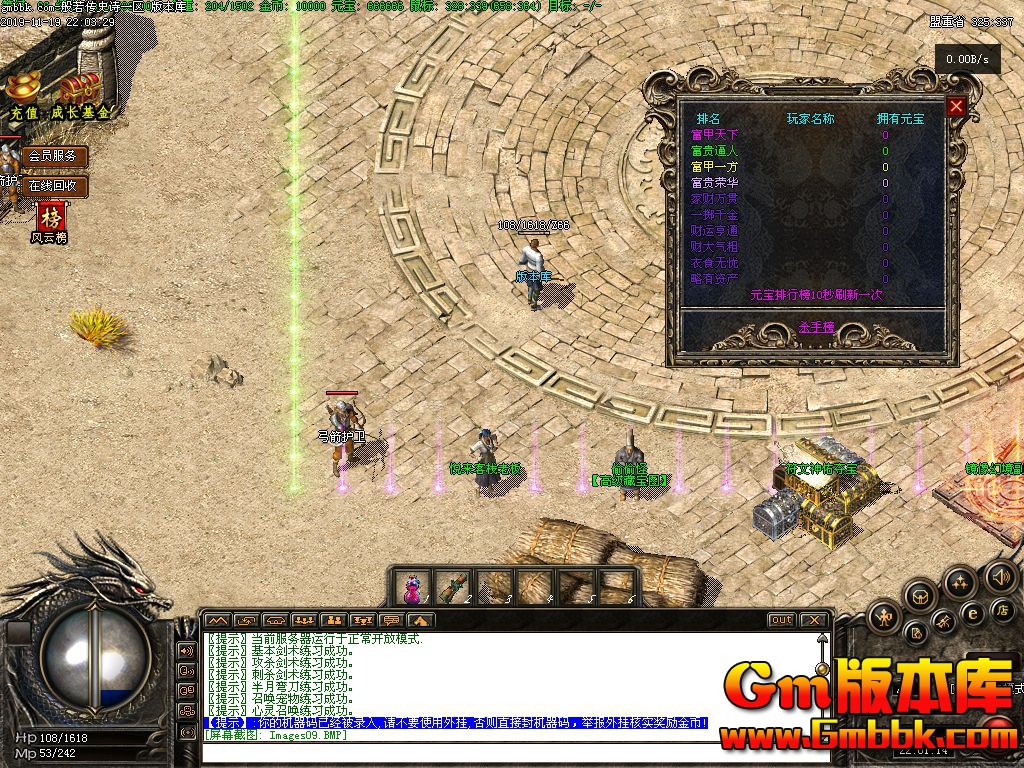Click the round 'e' button
1024x768 pixels.
(x=971, y=612)
